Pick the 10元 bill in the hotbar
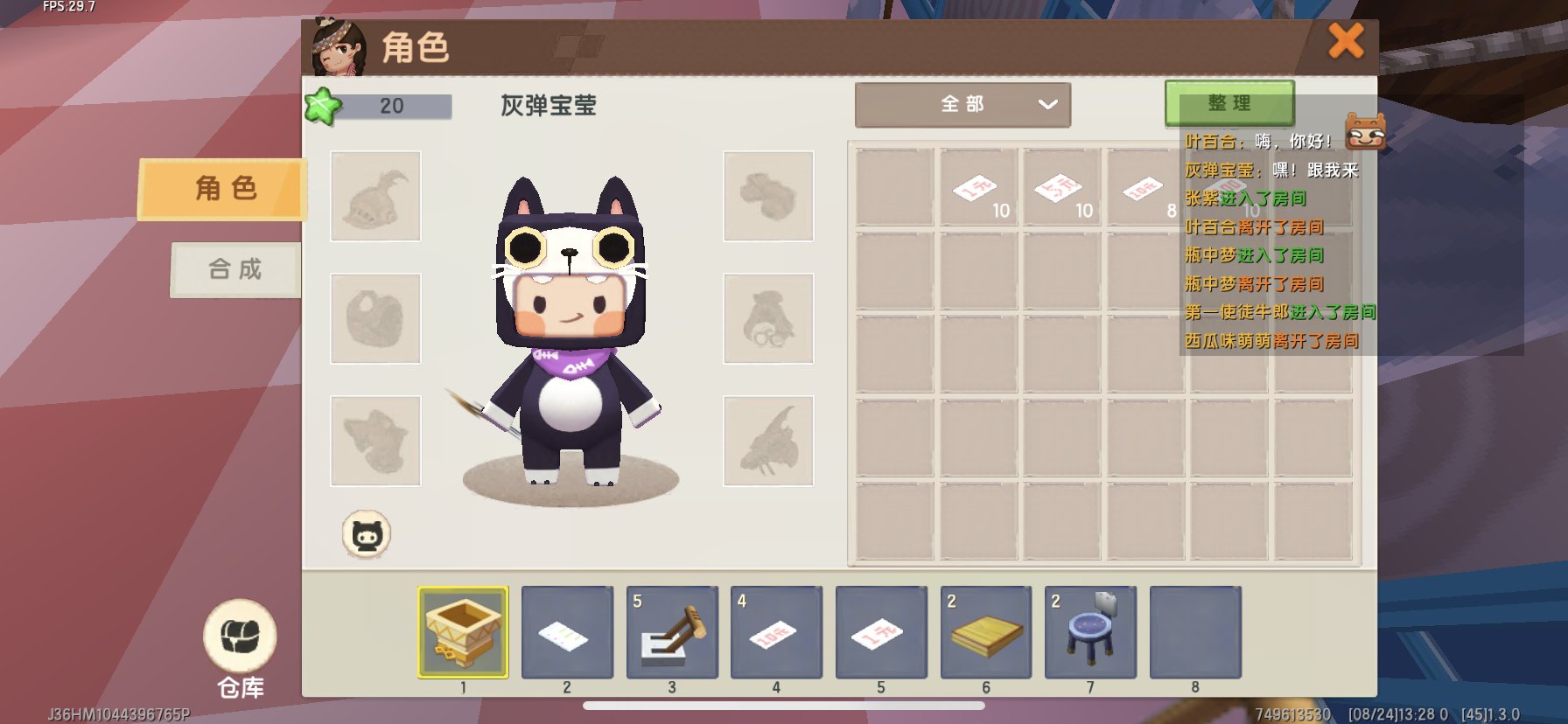 (776, 632)
